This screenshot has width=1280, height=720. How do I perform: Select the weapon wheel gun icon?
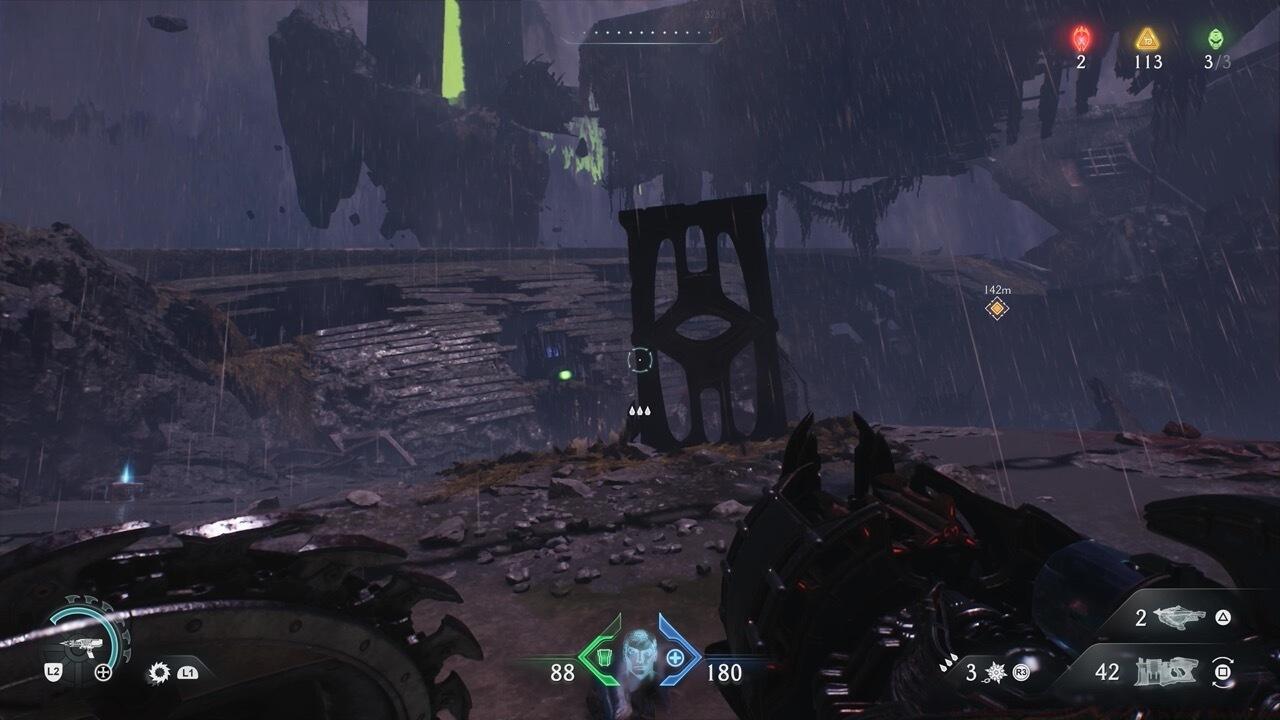tap(76, 645)
